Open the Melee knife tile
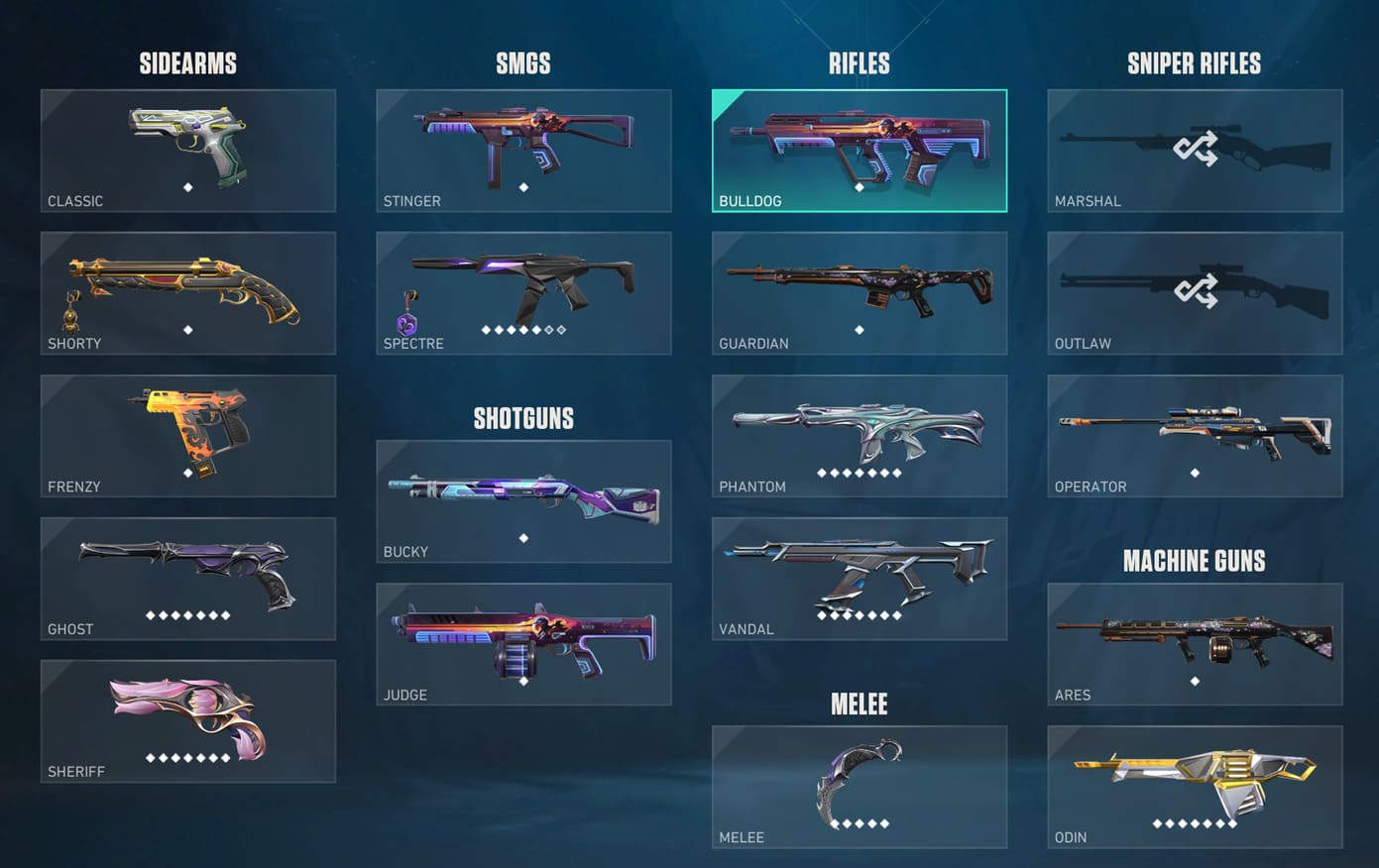 [859, 787]
